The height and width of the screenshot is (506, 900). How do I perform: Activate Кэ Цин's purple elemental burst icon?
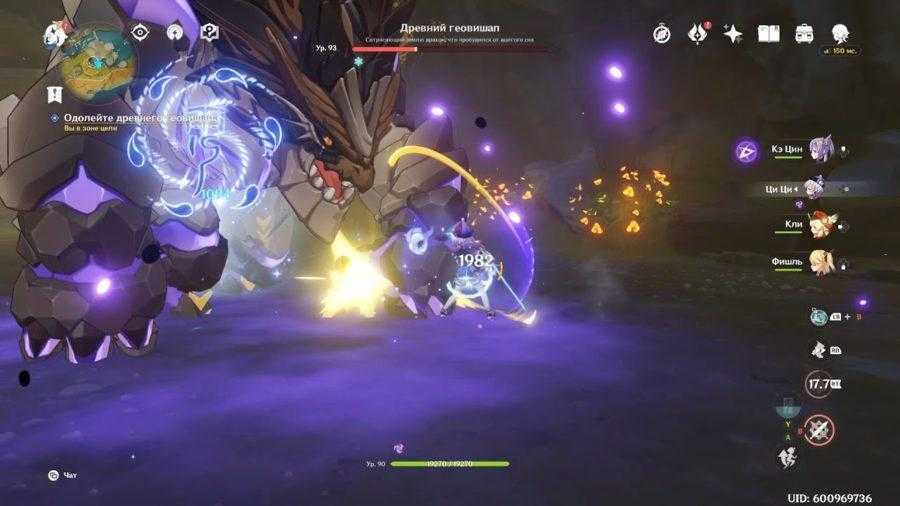coord(746,150)
